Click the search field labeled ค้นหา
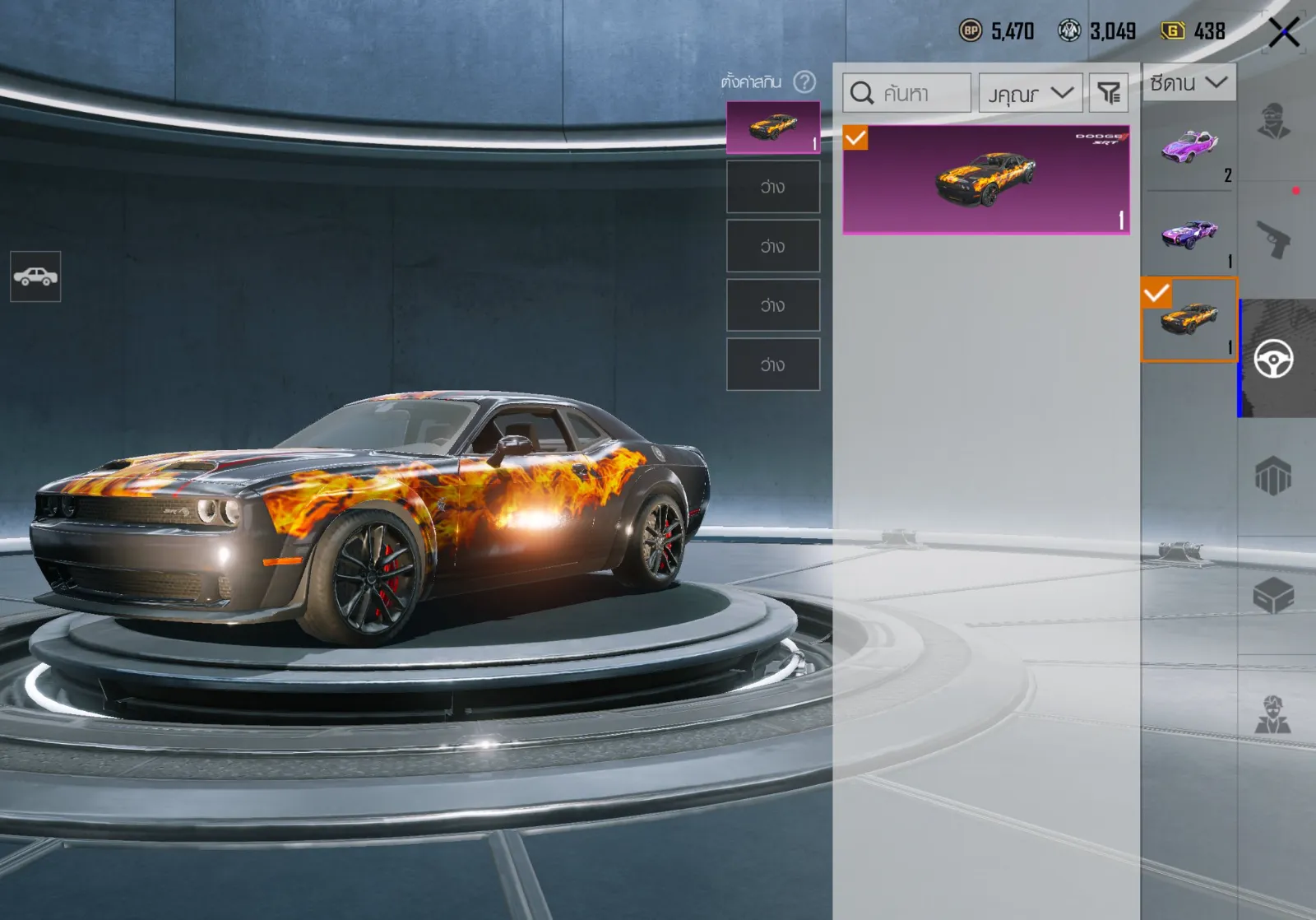1316x920 pixels. (x=907, y=93)
